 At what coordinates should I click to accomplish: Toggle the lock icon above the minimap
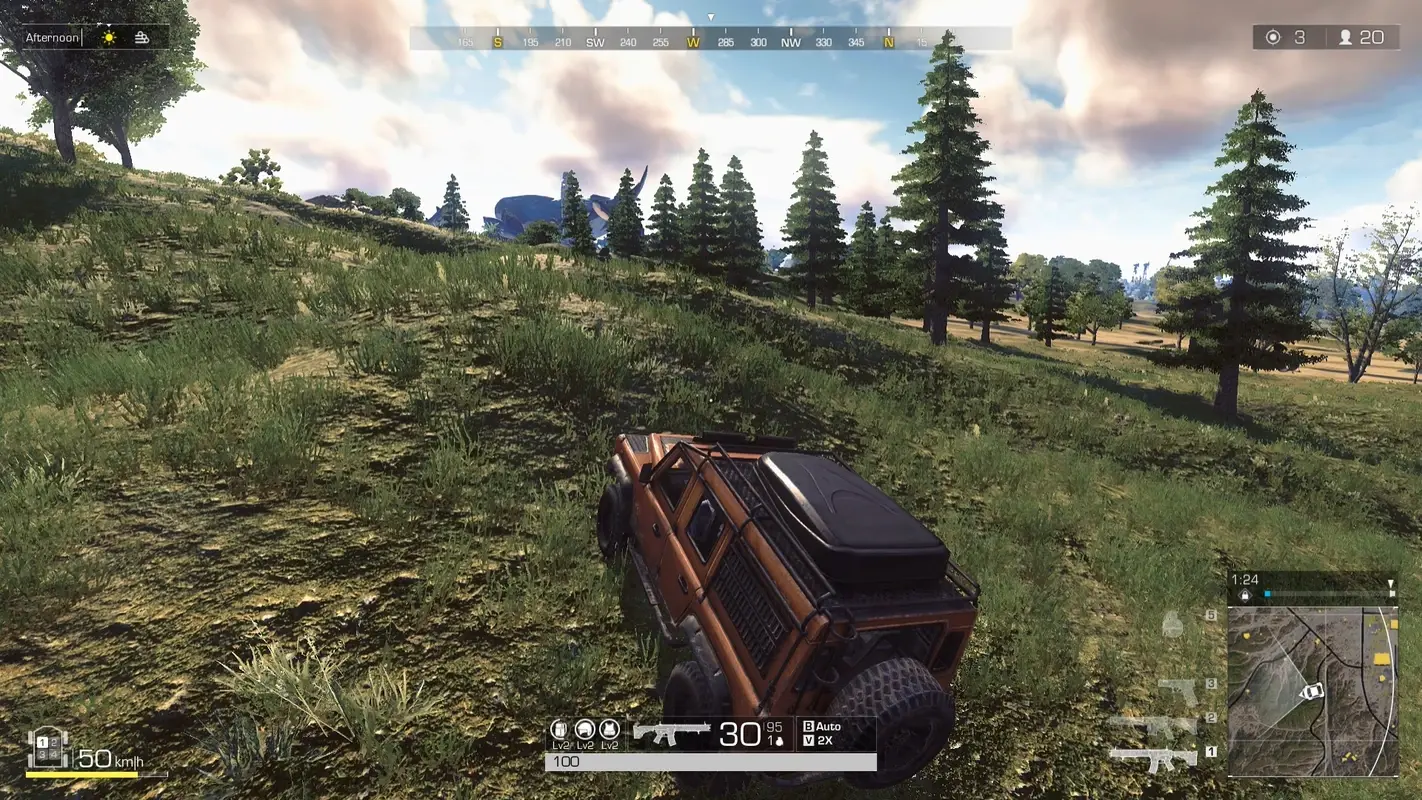point(1245,595)
